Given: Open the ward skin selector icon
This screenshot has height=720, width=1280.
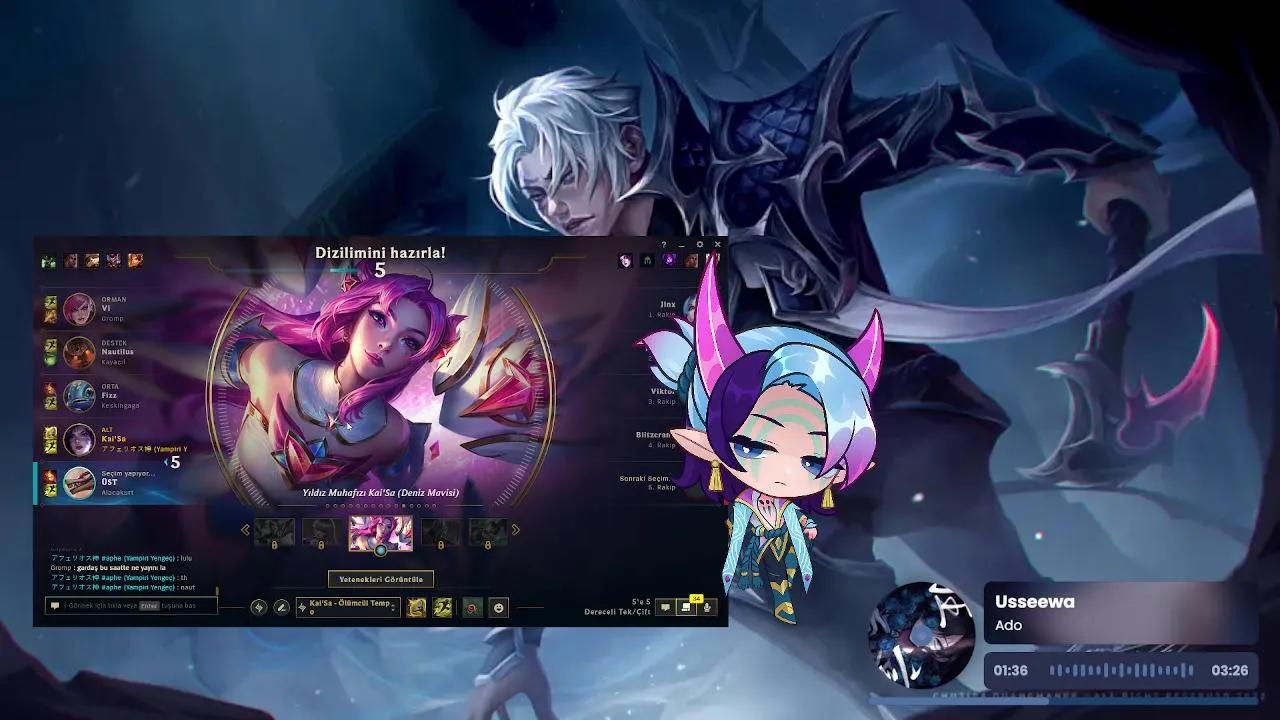Looking at the screenshot, I should (x=470, y=607).
